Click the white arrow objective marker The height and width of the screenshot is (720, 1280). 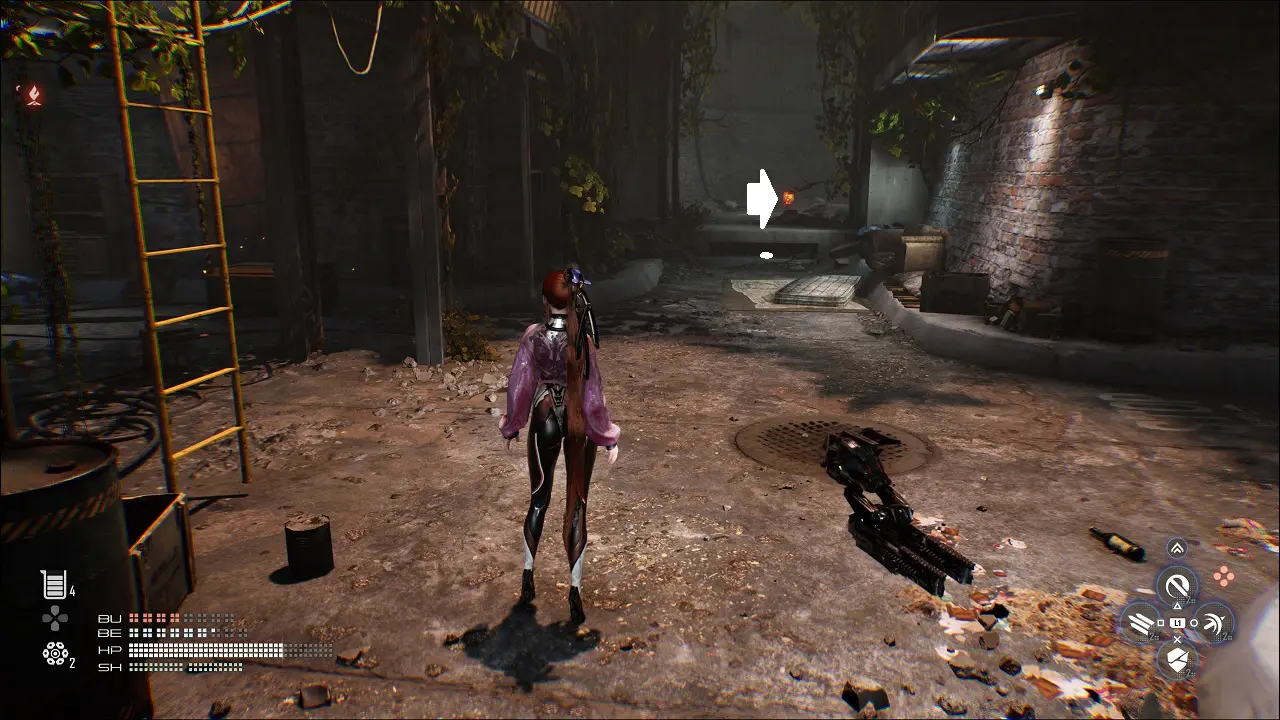coord(761,199)
